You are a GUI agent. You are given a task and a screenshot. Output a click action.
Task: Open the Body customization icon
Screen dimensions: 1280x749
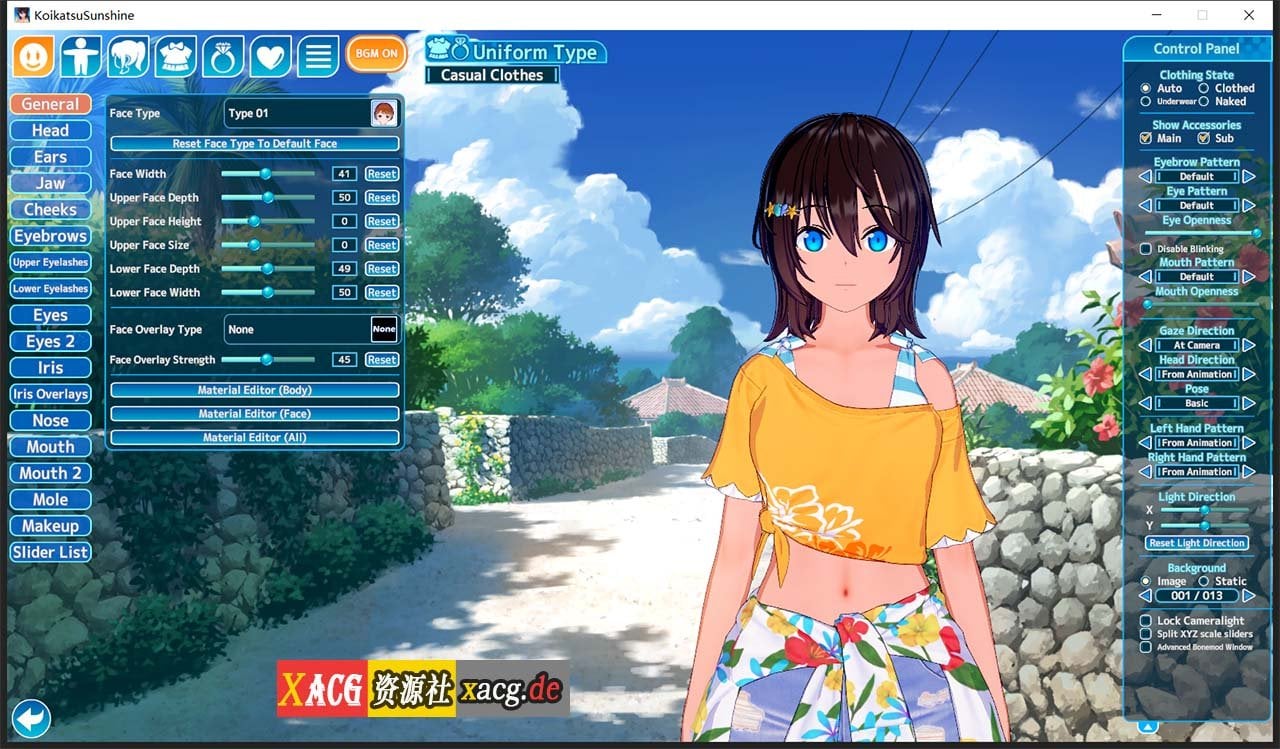pos(81,55)
